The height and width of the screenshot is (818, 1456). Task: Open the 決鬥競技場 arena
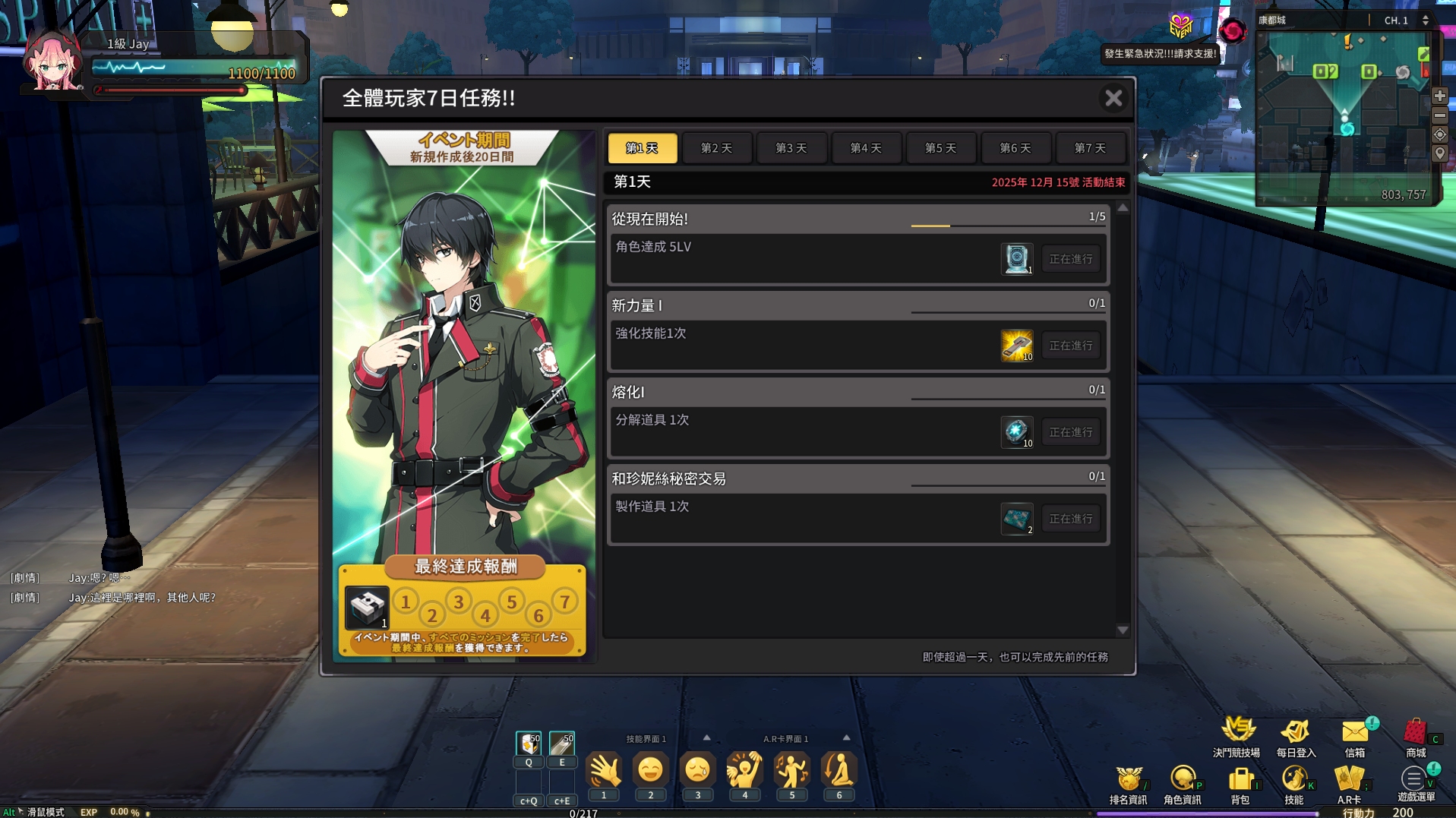click(x=1236, y=737)
